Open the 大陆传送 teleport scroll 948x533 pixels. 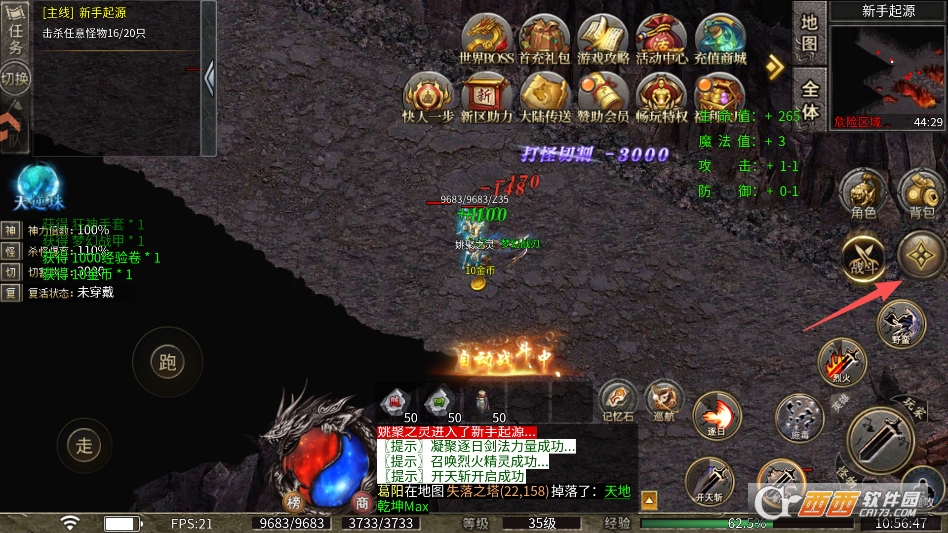pyautogui.click(x=545, y=96)
